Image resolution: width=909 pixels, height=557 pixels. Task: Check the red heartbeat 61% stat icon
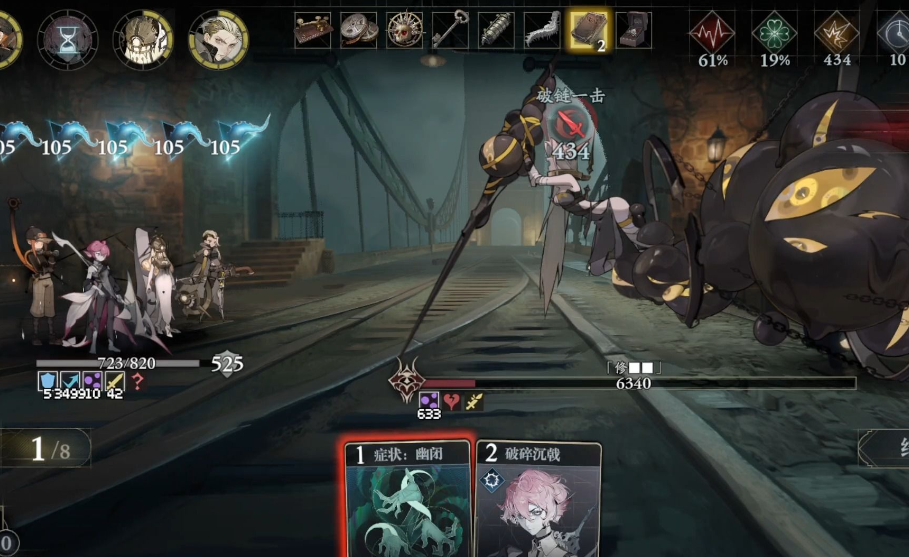coord(712,32)
